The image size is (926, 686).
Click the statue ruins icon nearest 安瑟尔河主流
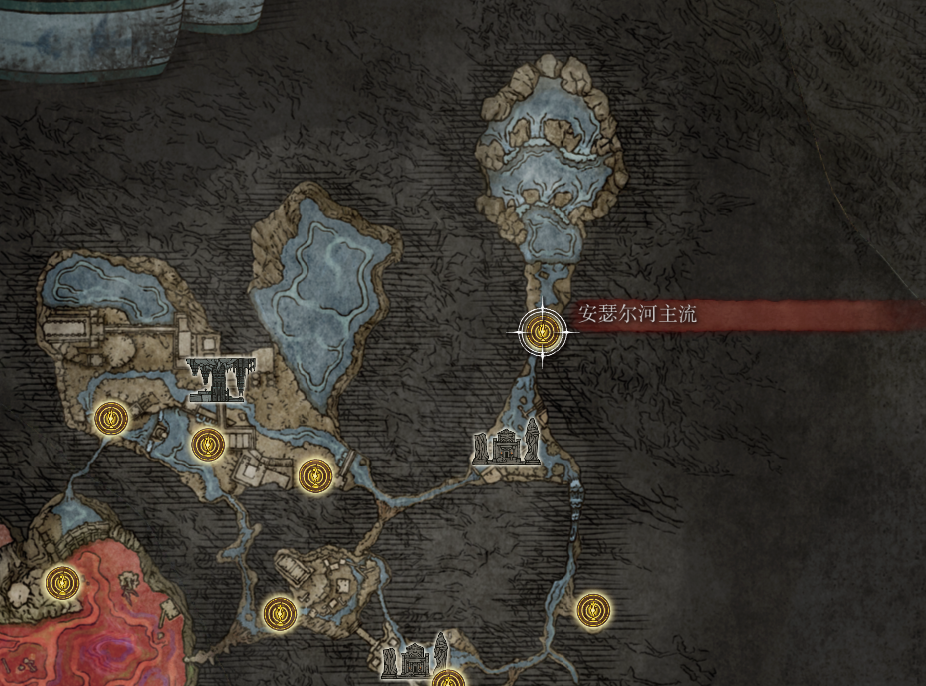tap(507, 444)
